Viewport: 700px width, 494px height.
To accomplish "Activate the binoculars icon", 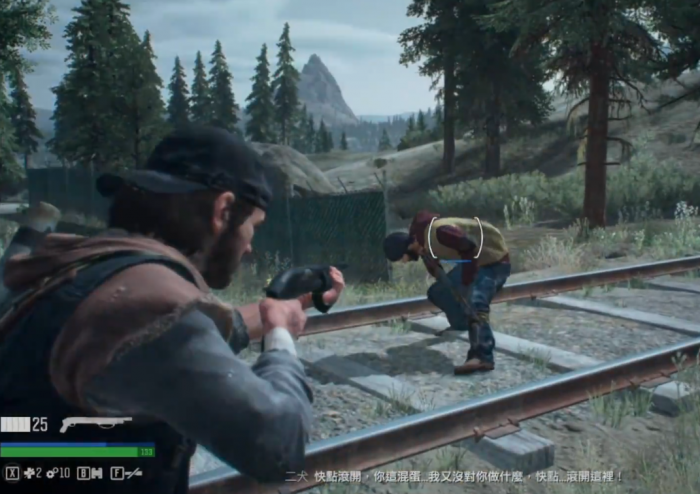I will pyautogui.click(x=96, y=473).
